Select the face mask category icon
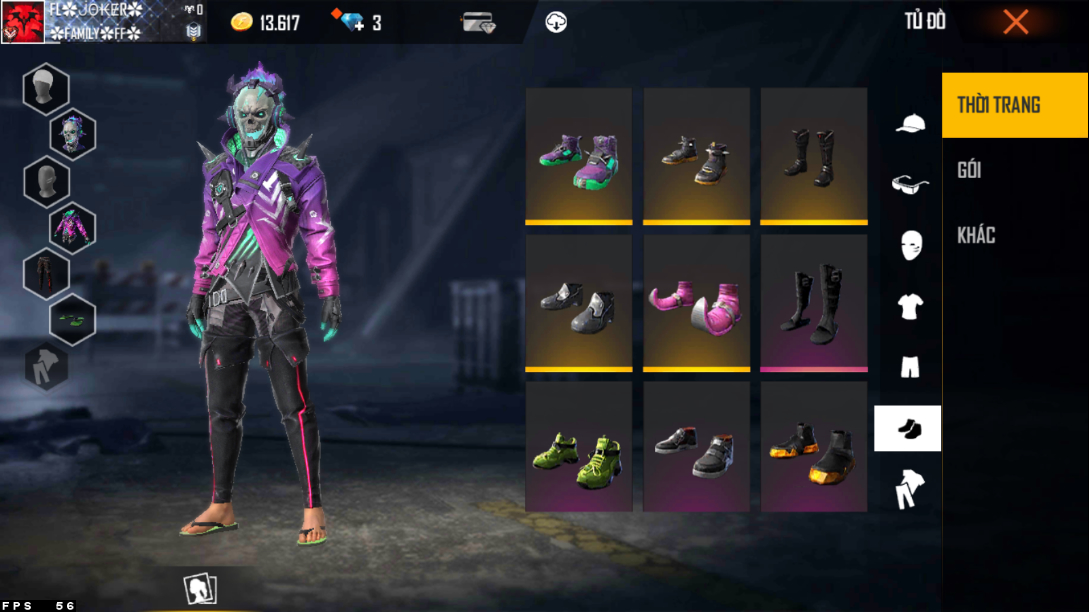Image resolution: width=1089 pixels, height=612 pixels. click(909, 245)
